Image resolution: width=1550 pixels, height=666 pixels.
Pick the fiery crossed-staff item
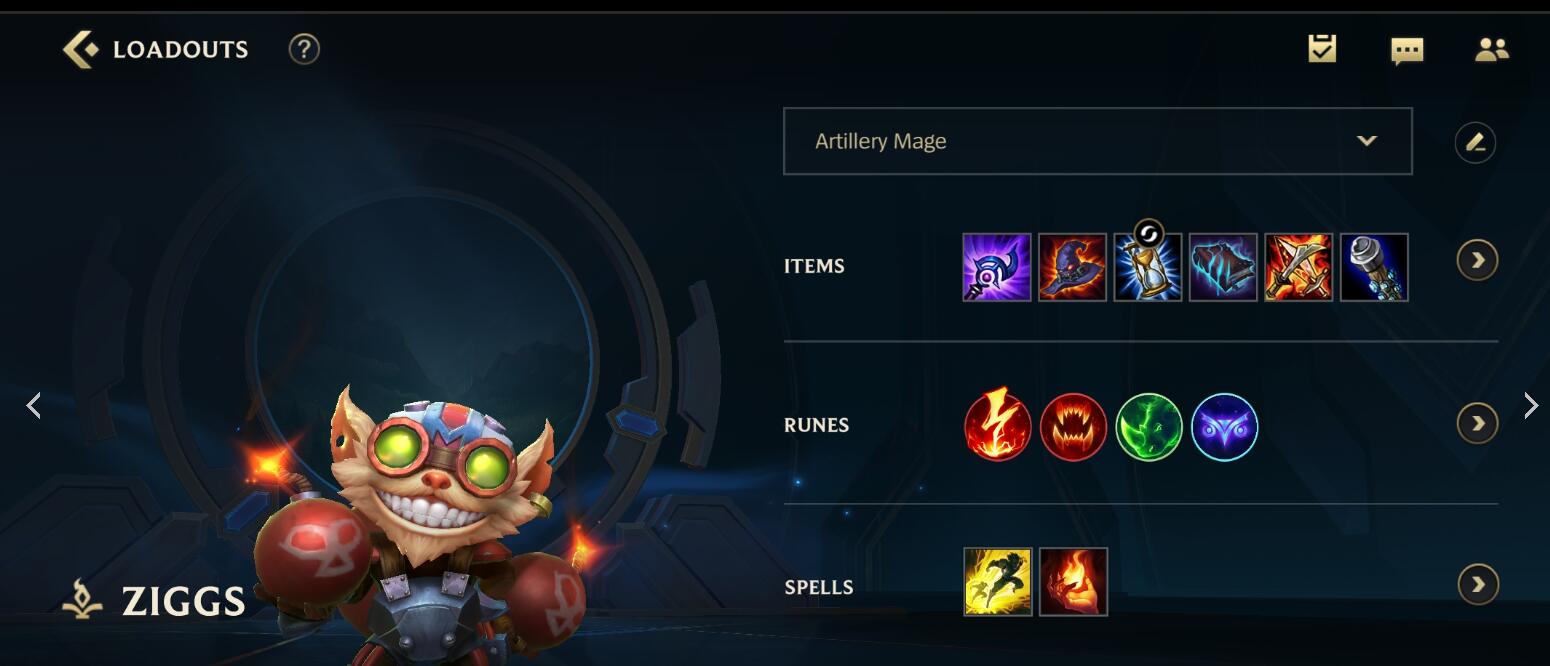pos(1298,267)
